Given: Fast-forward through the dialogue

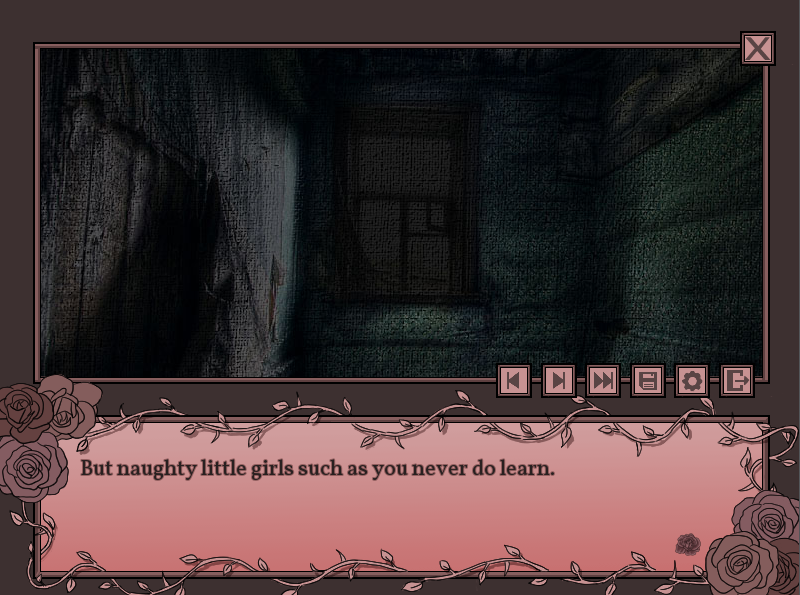Looking at the screenshot, I should click(x=603, y=380).
